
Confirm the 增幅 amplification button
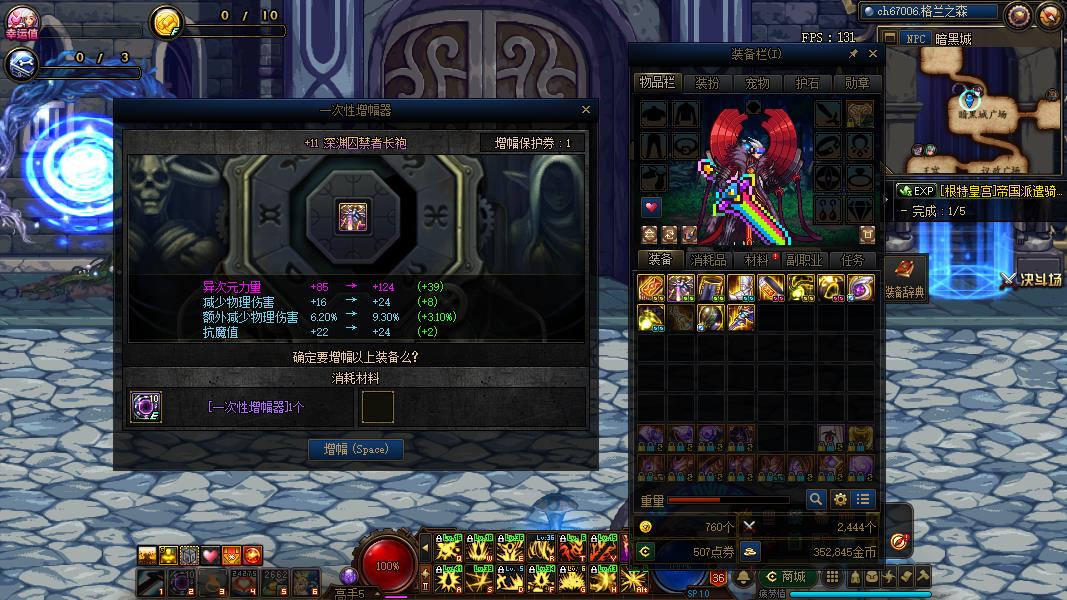point(355,450)
